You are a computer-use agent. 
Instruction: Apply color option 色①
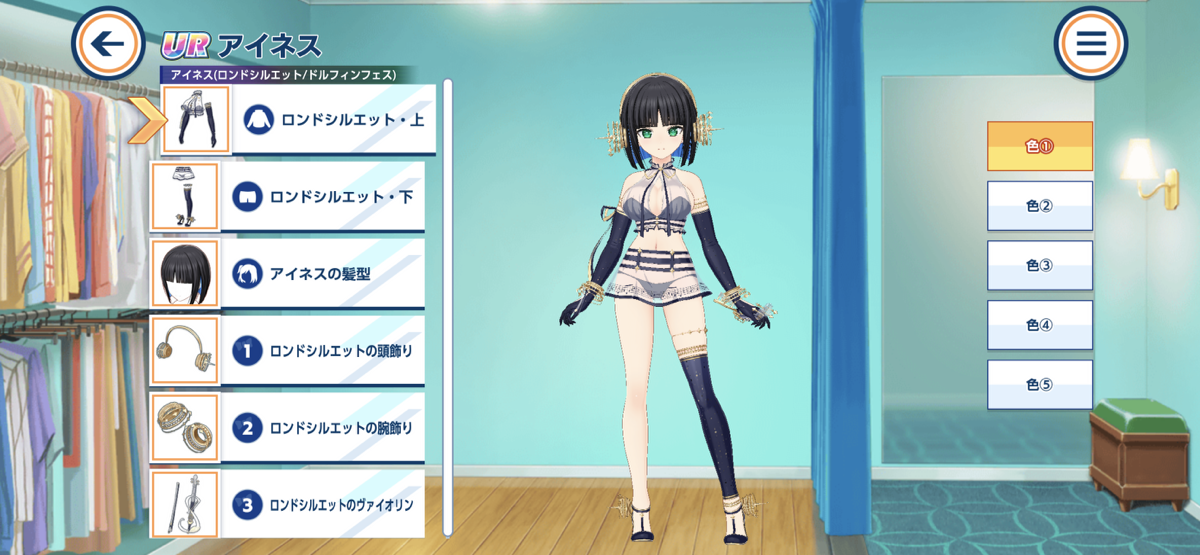(1040, 146)
